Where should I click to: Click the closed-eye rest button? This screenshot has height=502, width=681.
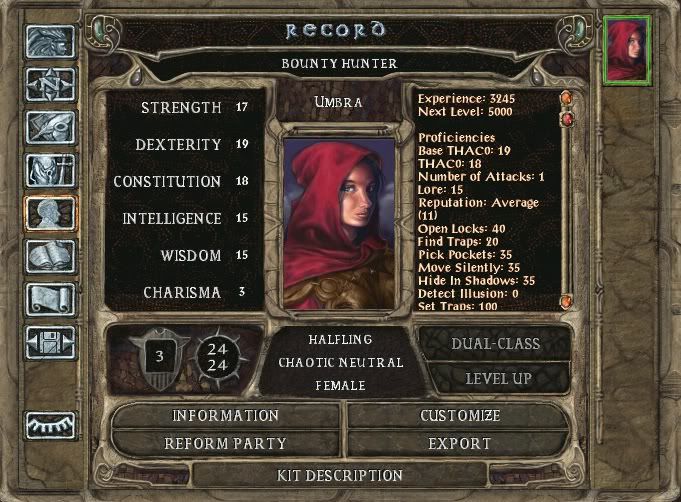[x=51, y=425]
